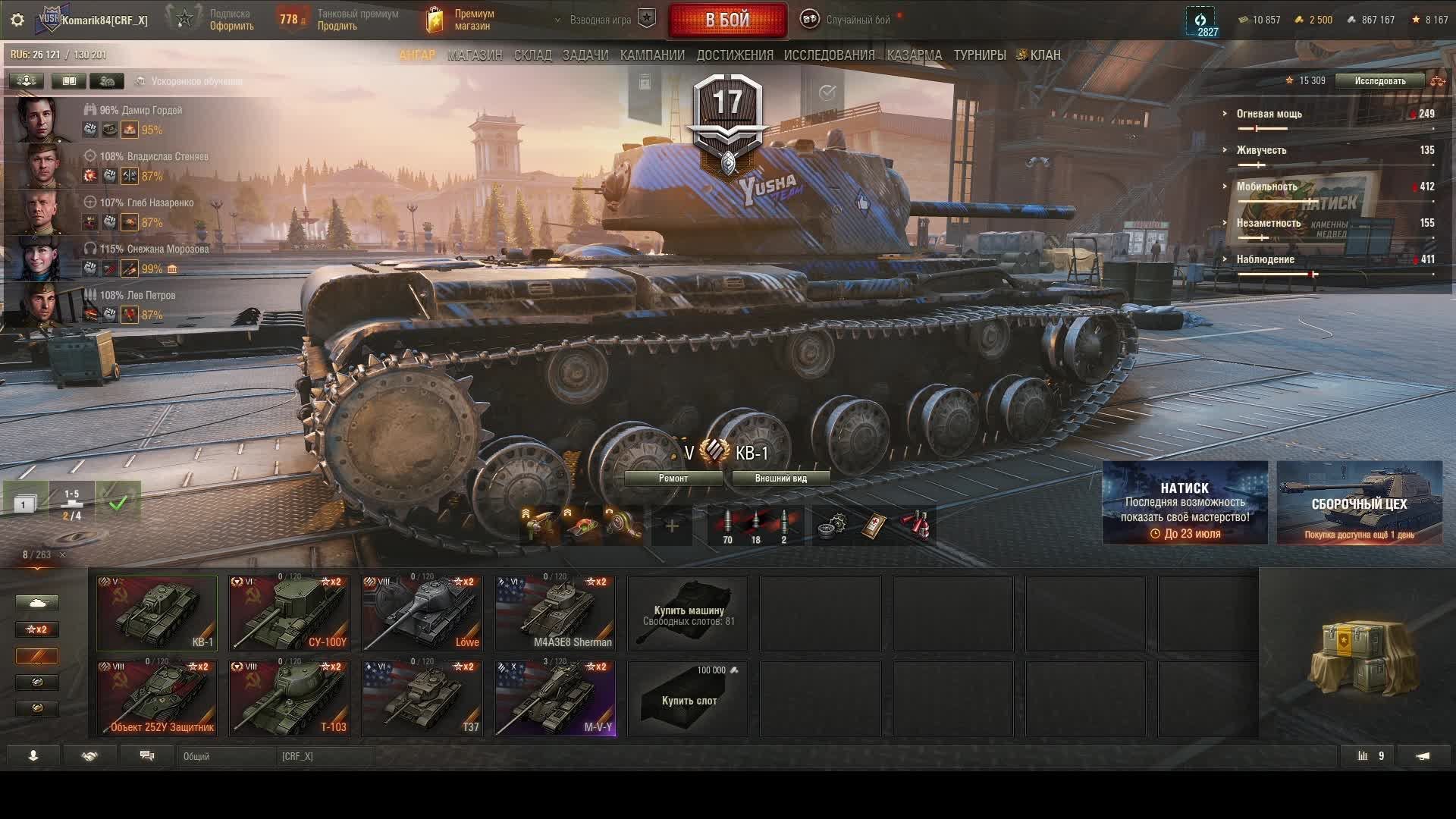This screenshot has height=819, width=1456.
Task: Click the Исследовать button
Action: tap(1379, 81)
